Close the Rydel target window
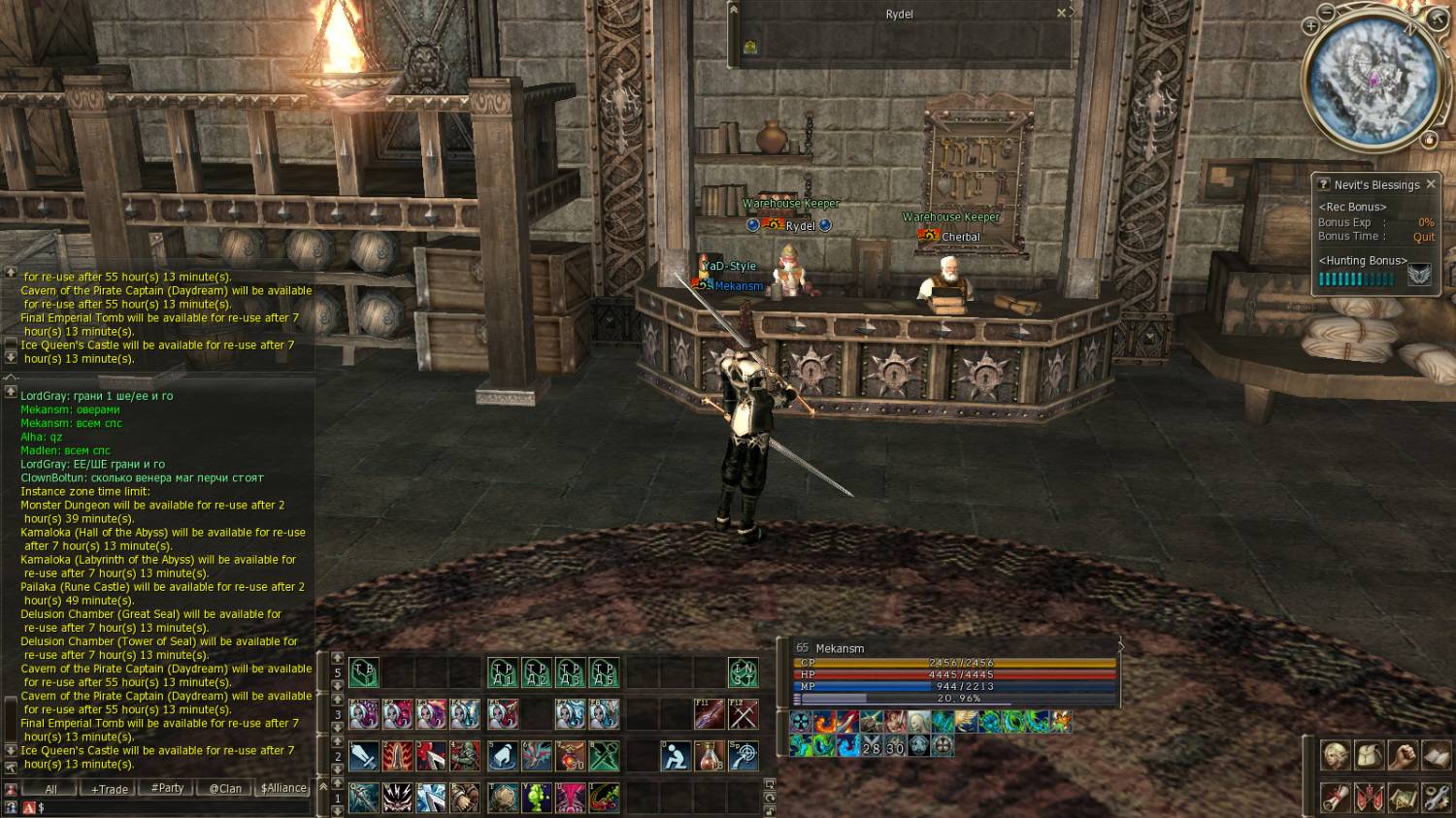Viewport: 1456px width, 818px height. click(1061, 14)
